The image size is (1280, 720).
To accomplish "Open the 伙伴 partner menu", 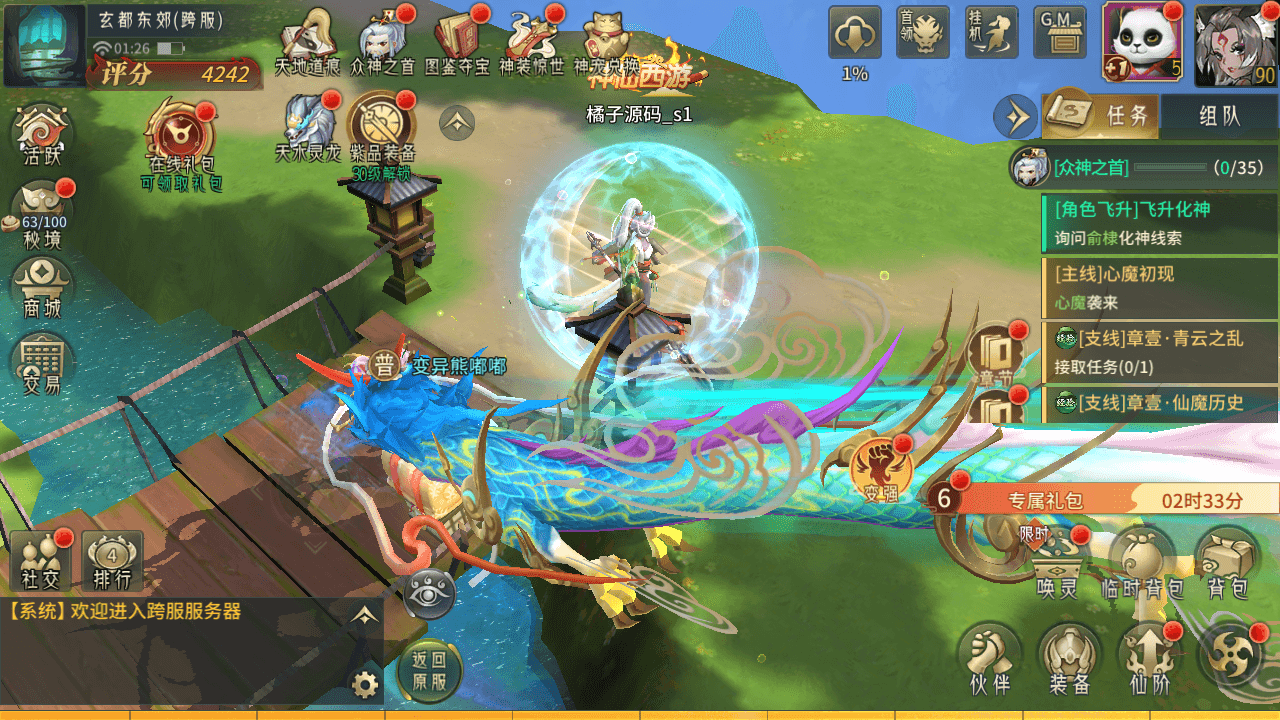I will (x=989, y=658).
